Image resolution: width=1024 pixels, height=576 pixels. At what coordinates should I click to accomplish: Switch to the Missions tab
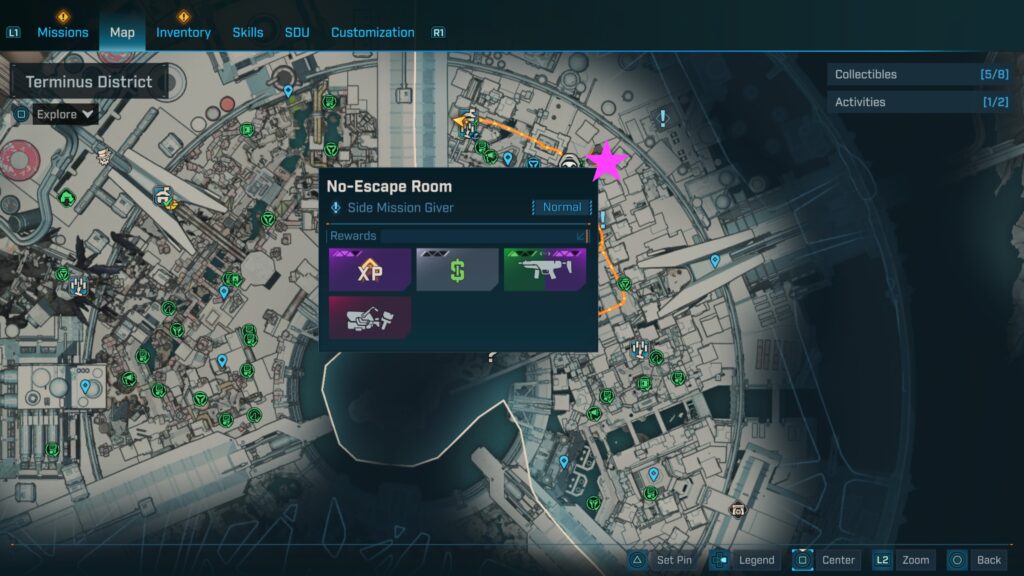63,32
